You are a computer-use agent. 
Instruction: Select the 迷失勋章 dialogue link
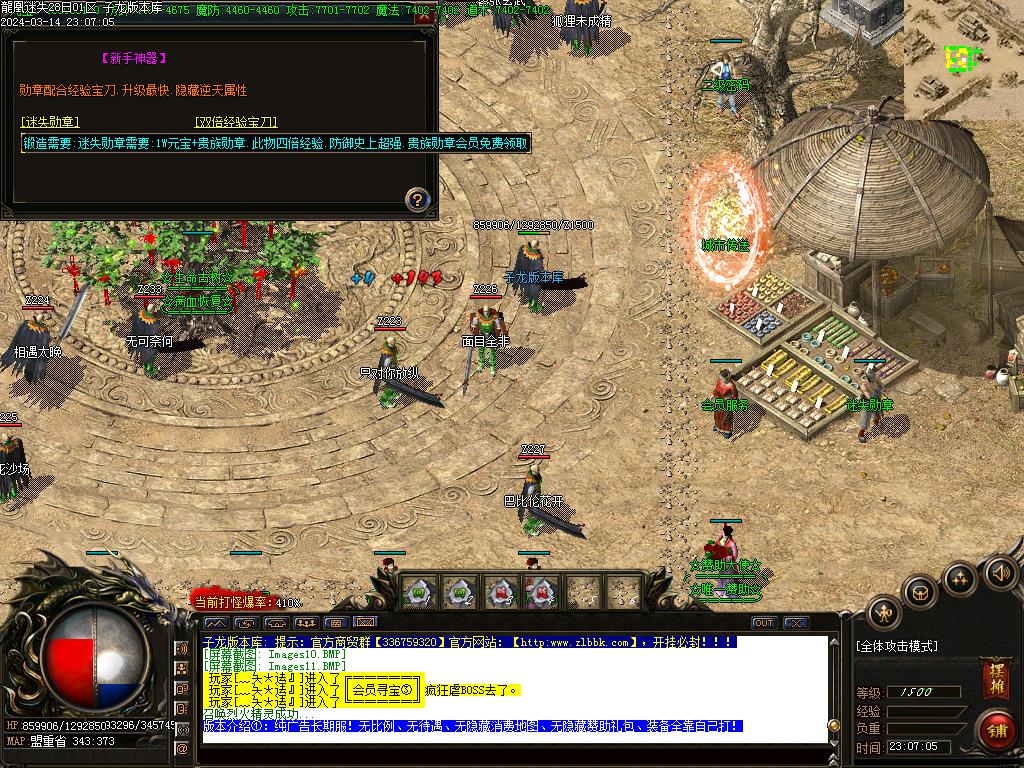coord(50,122)
